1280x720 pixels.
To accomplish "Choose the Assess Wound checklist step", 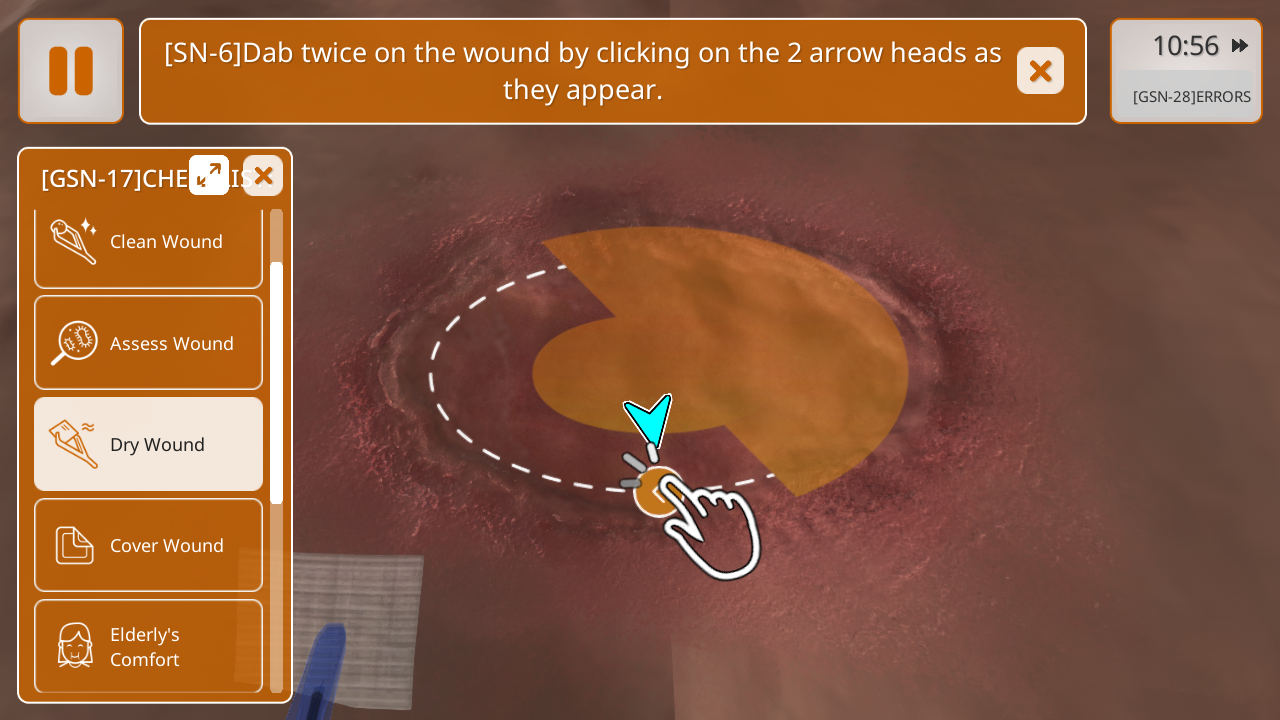I will (148, 343).
